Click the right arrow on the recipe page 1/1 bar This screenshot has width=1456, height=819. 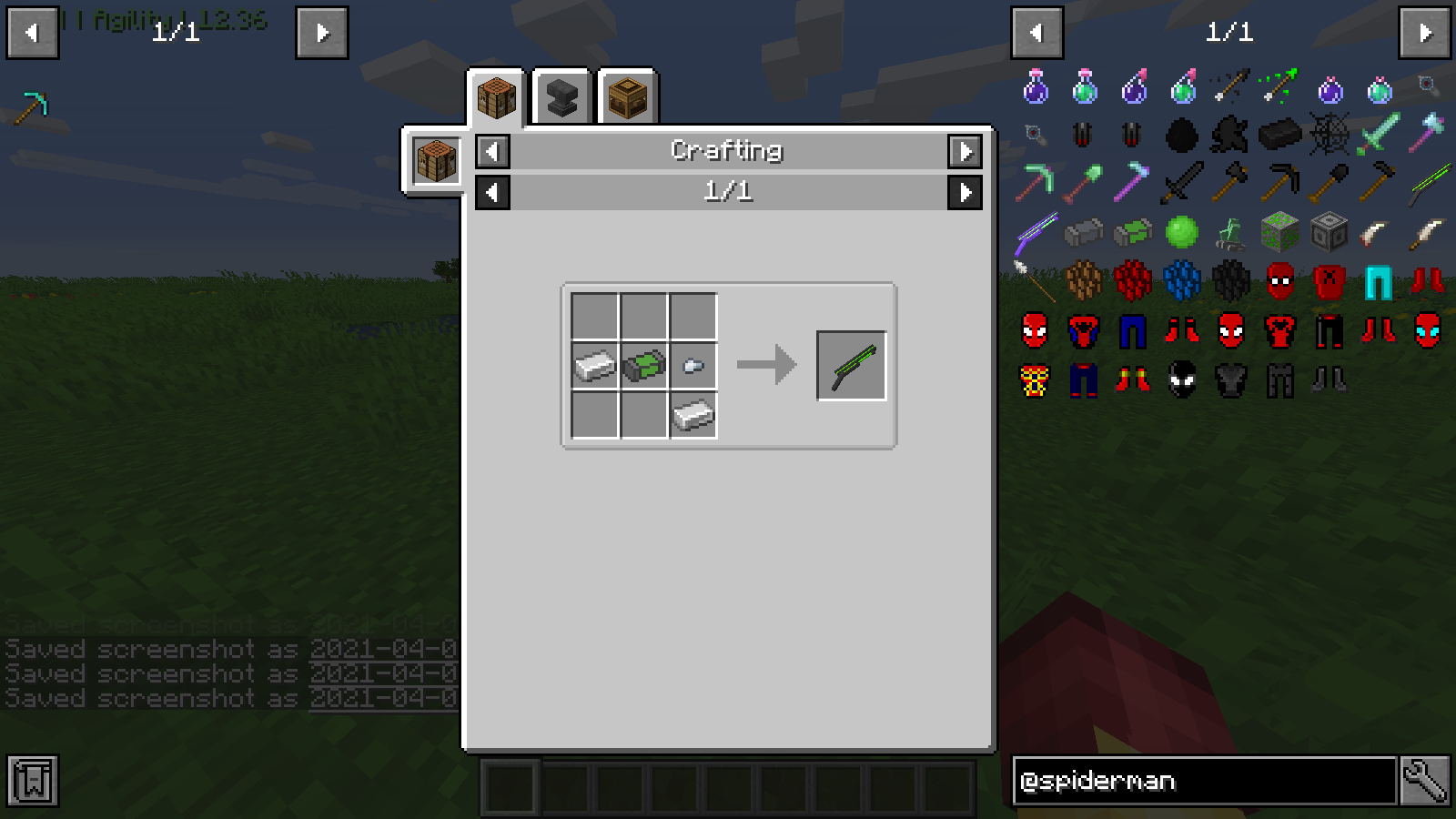click(x=966, y=192)
